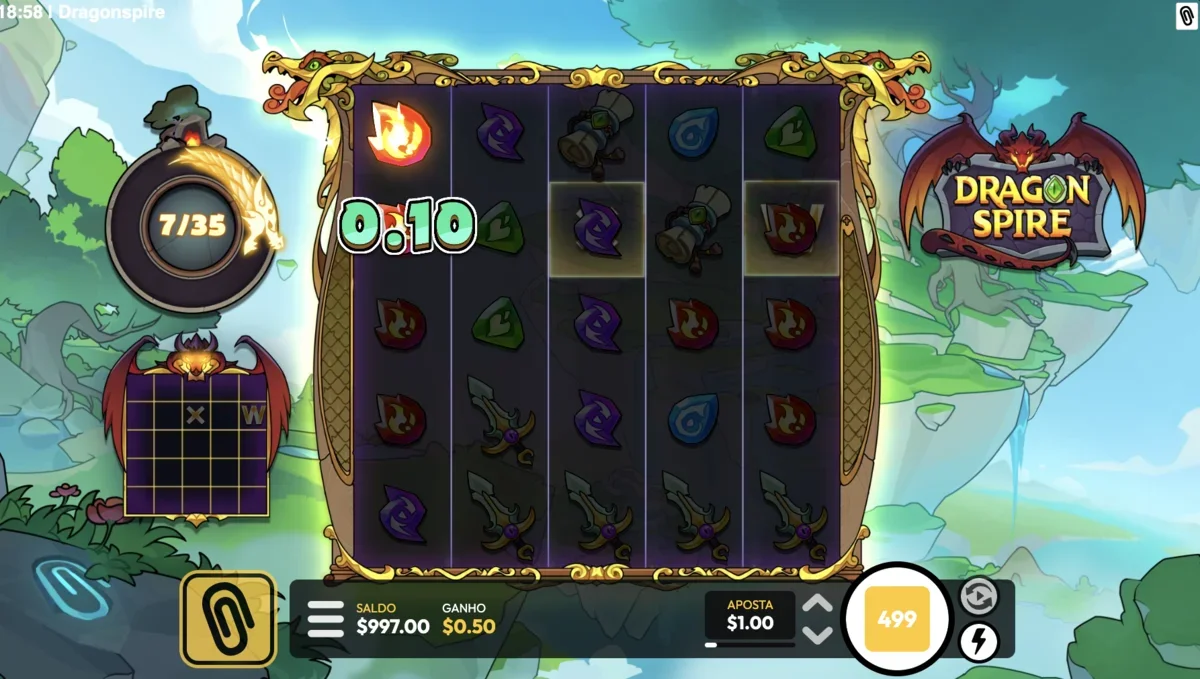Viewport: 1200px width, 679px height.
Task: Toggle the autoplay circular arrows icon
Action: (978, 596)
